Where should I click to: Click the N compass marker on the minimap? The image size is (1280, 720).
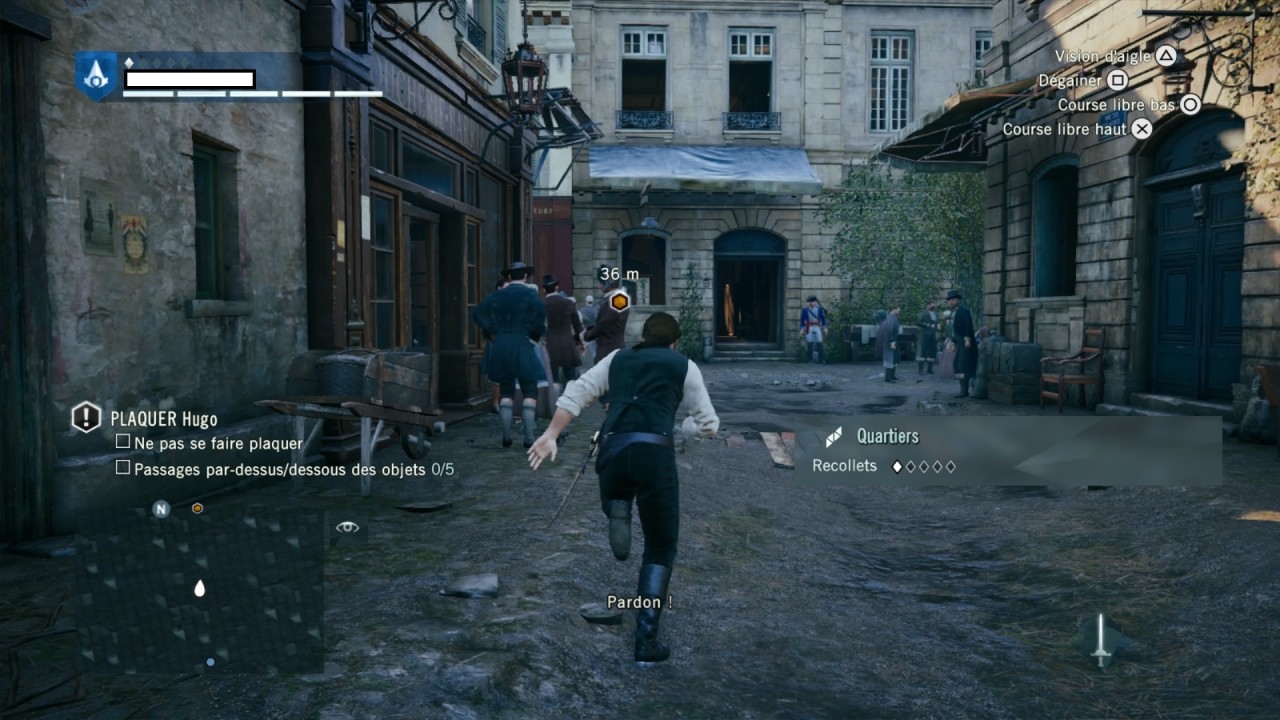click(x=160, y=508)
